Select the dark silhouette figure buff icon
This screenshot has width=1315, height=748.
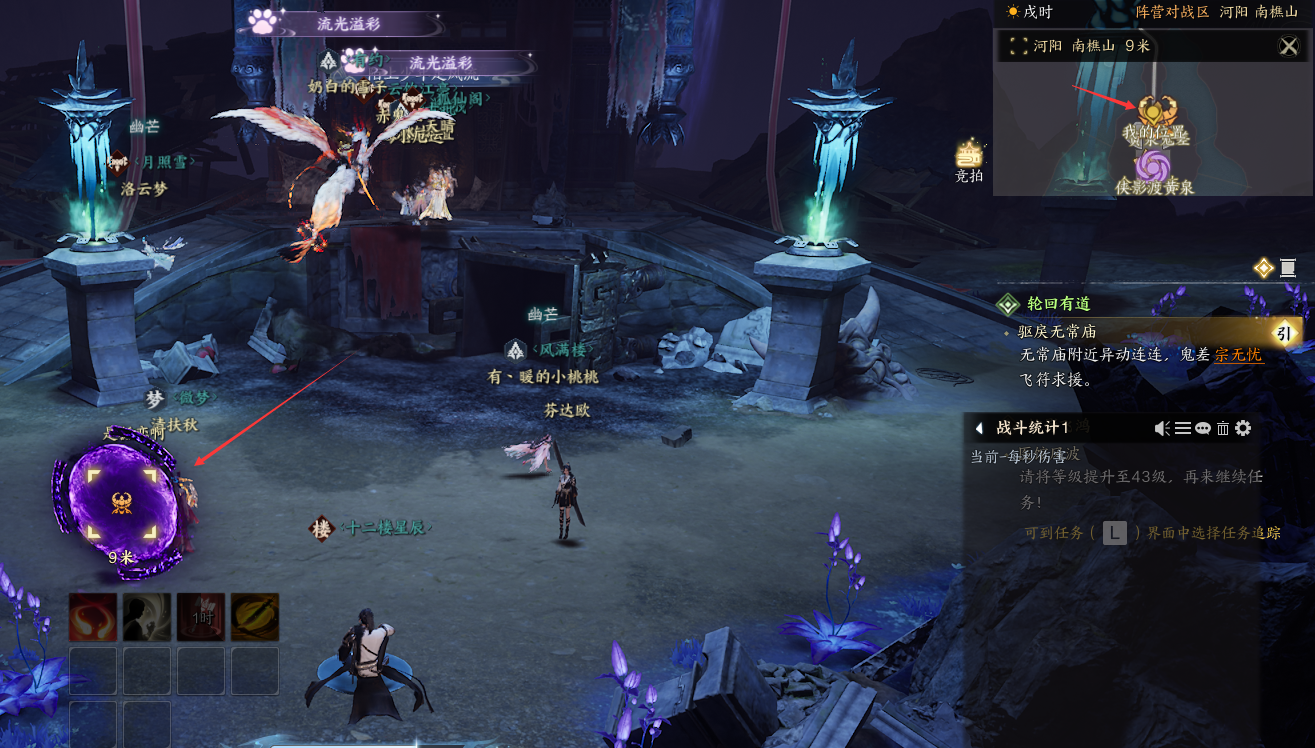coord(147,617)
